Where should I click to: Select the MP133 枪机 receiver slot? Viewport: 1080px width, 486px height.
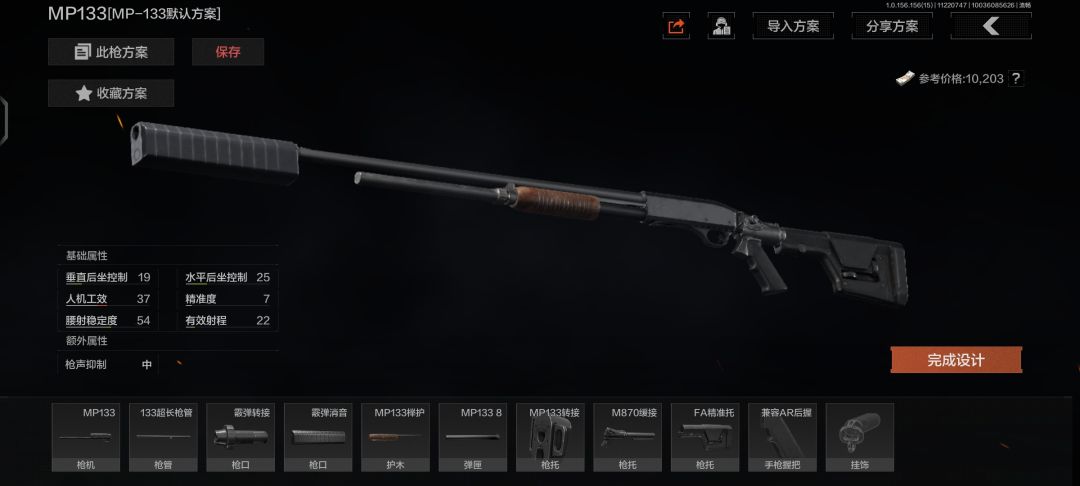coord(85,437)
